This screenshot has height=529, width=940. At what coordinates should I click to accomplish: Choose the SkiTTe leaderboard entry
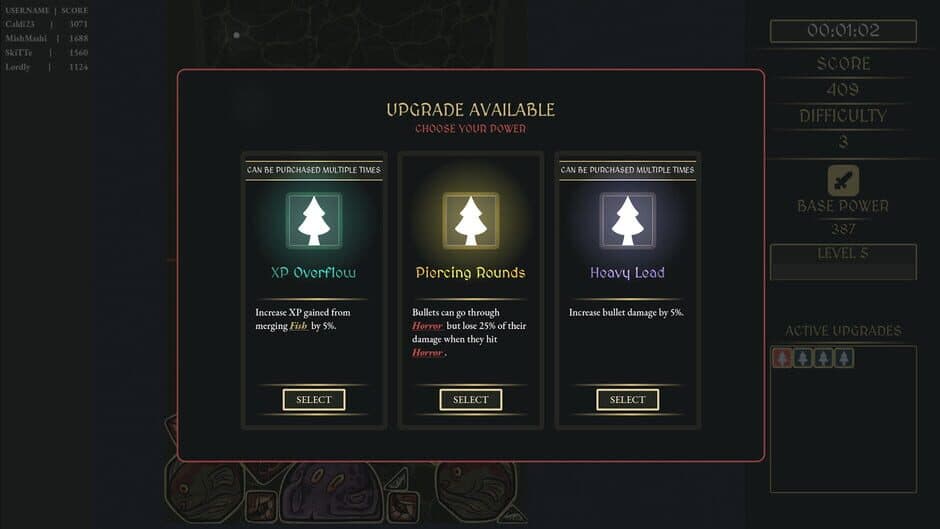pyautogui.click(x=46, y=53)
